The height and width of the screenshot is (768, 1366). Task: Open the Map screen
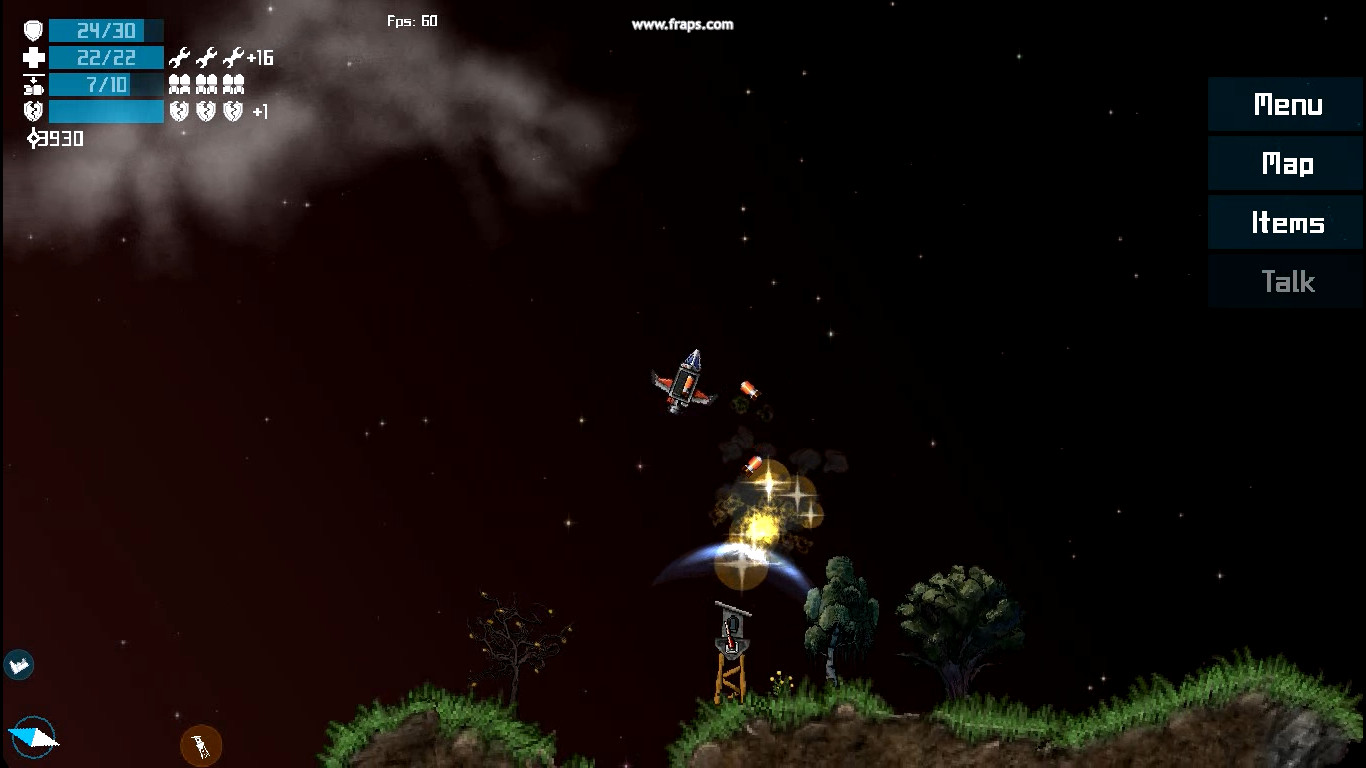pos(1286,163)
